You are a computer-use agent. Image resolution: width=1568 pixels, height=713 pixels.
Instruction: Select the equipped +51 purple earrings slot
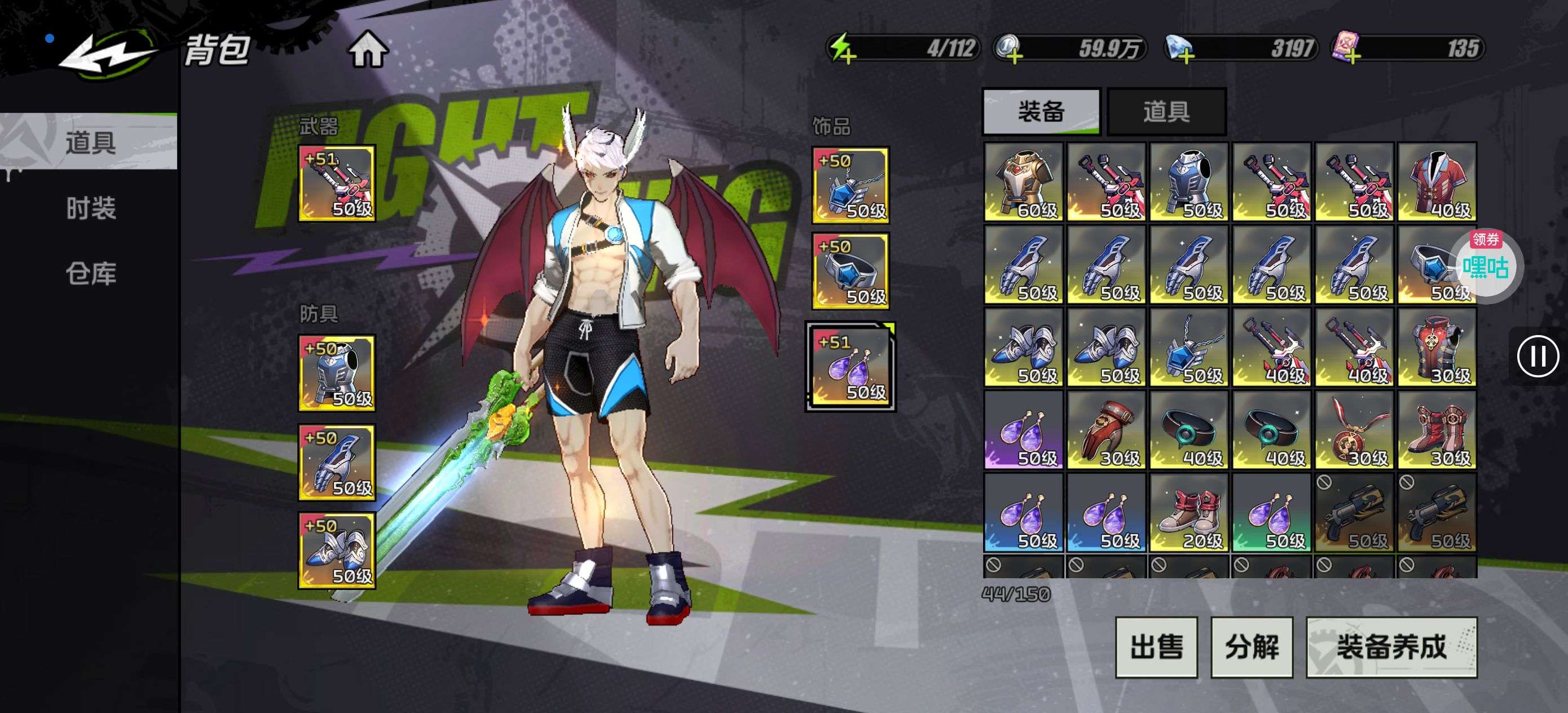coord(851,367)
